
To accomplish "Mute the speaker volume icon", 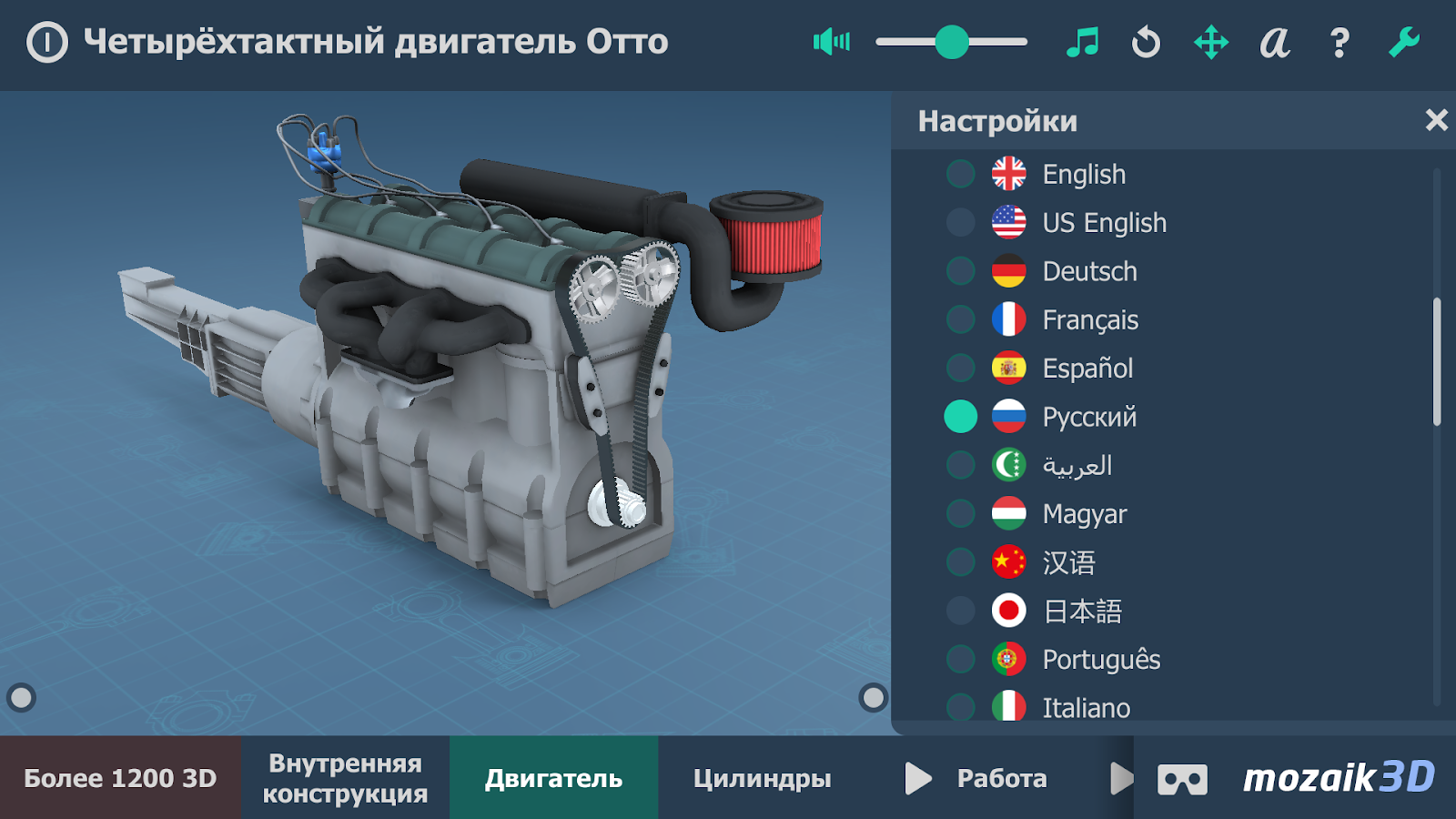I will (x=831, y=42).
